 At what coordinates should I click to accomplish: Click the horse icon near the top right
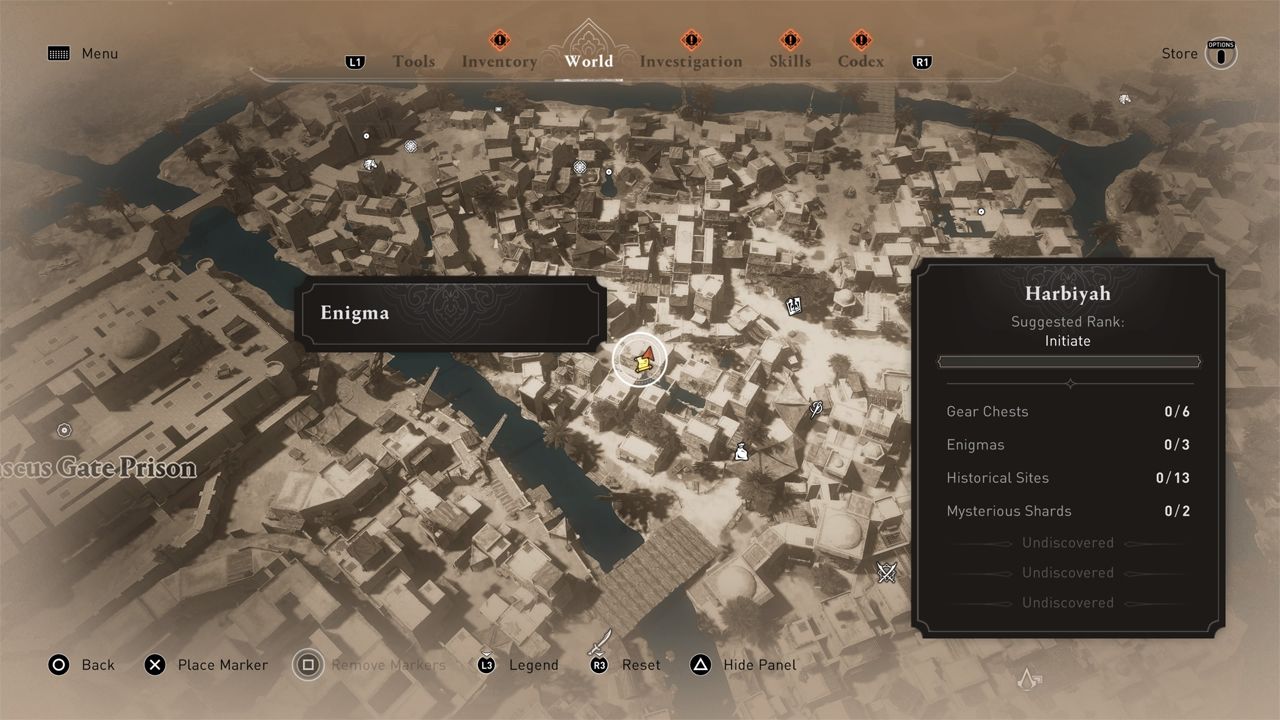1123,99
